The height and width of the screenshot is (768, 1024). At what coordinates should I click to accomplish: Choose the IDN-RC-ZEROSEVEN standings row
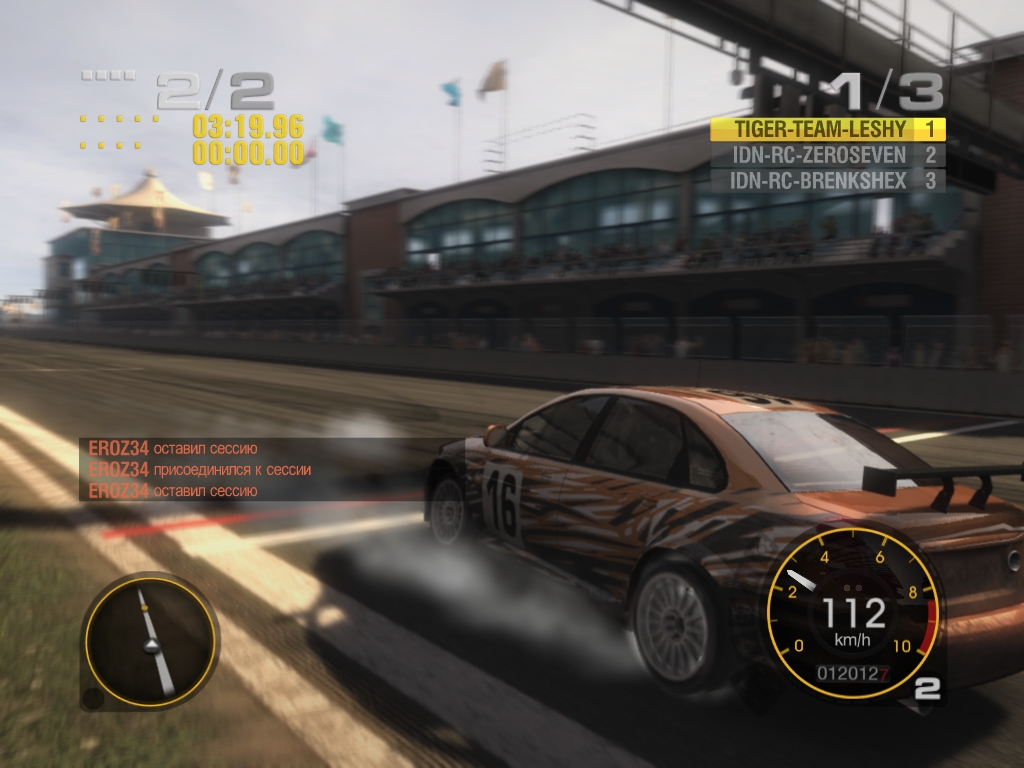[x=826, y=155]
